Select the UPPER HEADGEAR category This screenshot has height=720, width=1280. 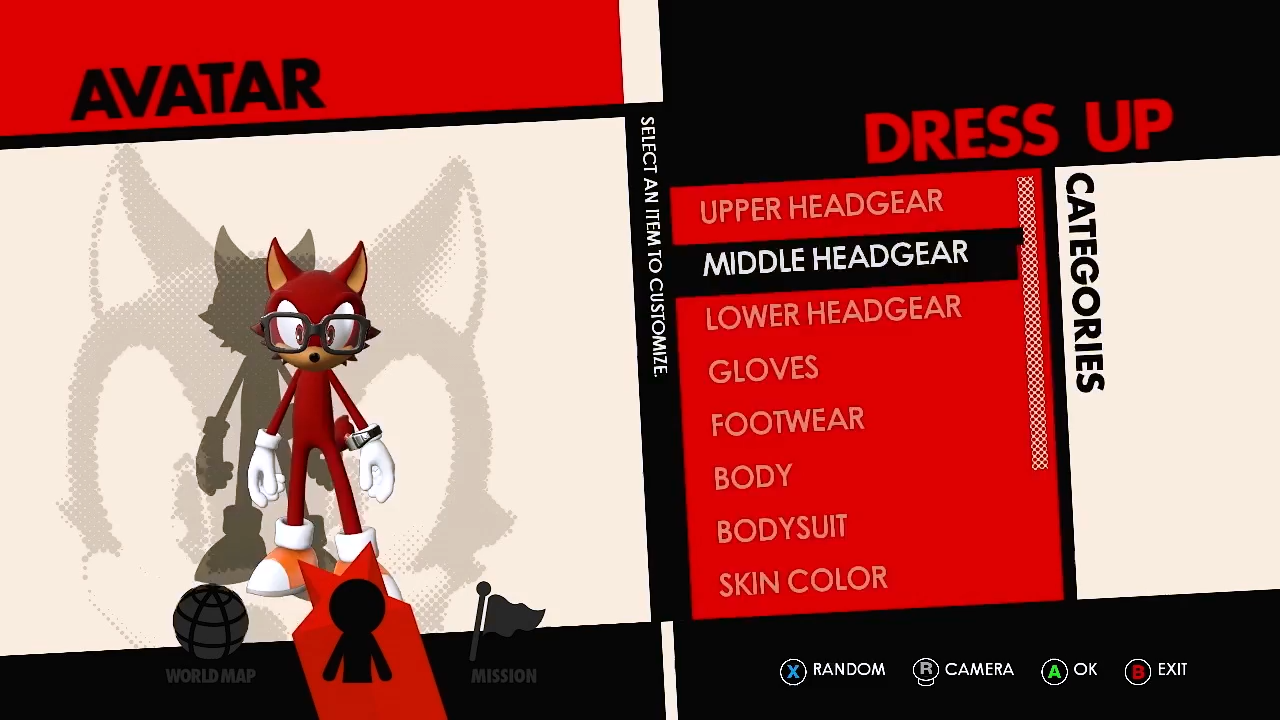[x=822, y=207]
